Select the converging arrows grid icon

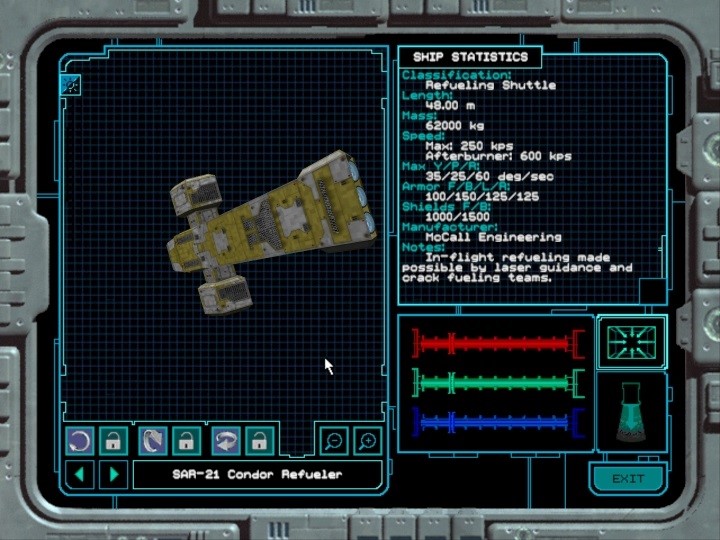[x=632, y=343]
